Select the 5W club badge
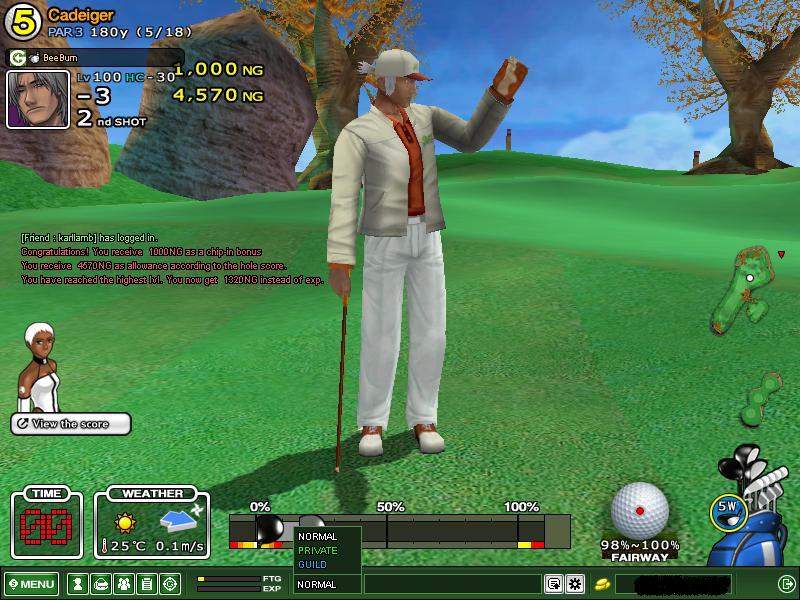This screenshot has height=600, width=800. 729,509
